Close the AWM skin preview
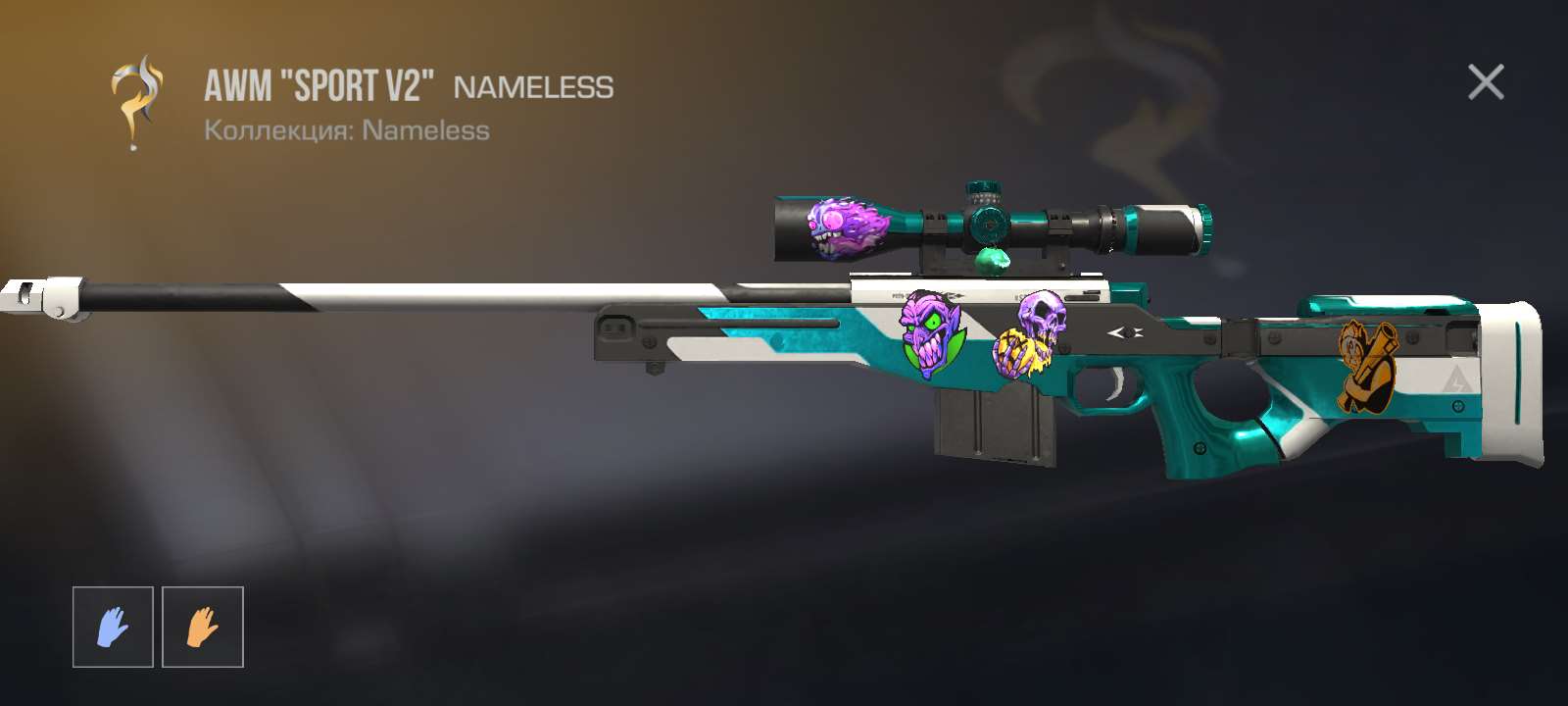 point(1486,82)
